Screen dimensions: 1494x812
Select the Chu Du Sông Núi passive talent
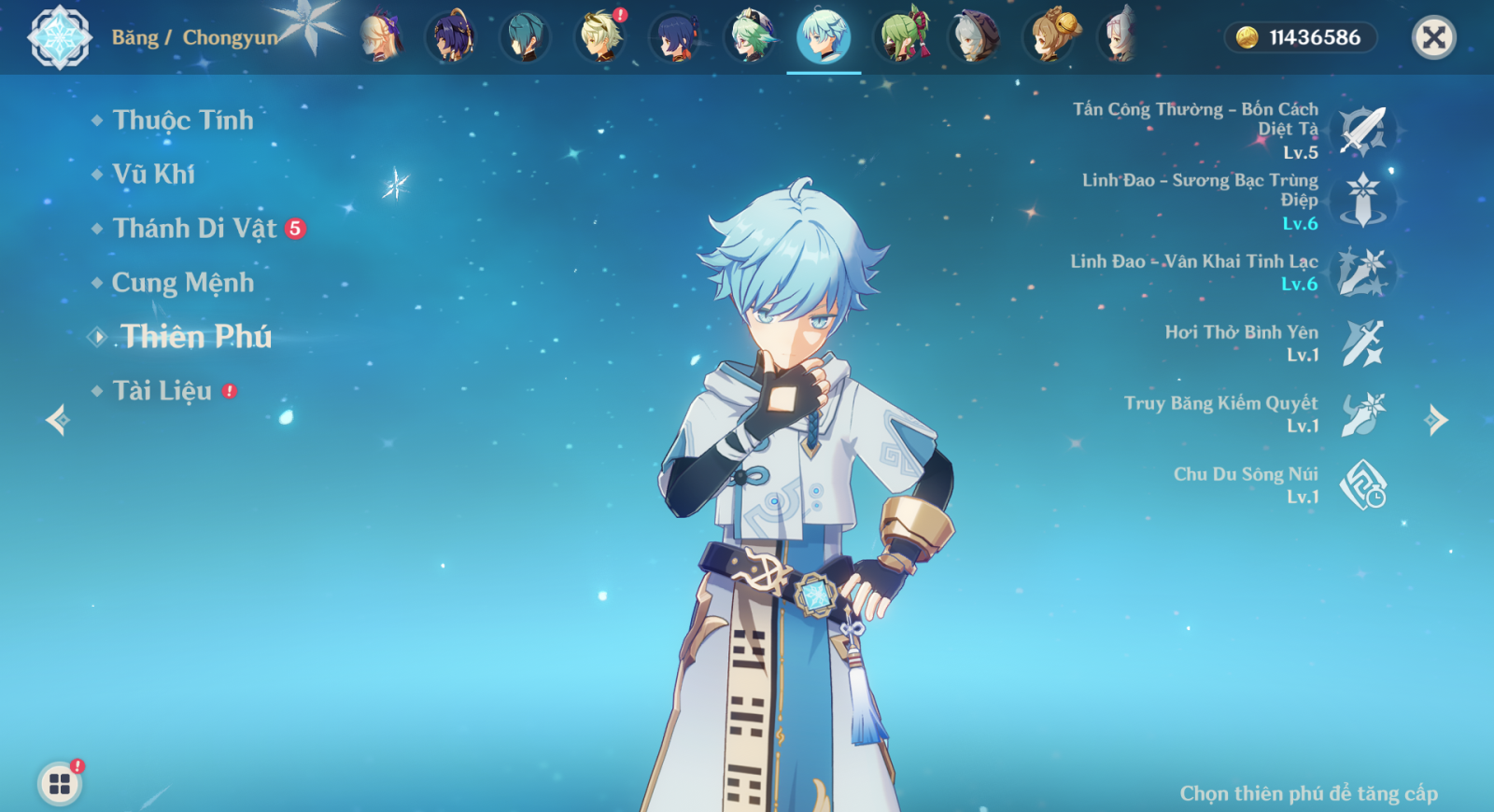tap(1362, 485)
